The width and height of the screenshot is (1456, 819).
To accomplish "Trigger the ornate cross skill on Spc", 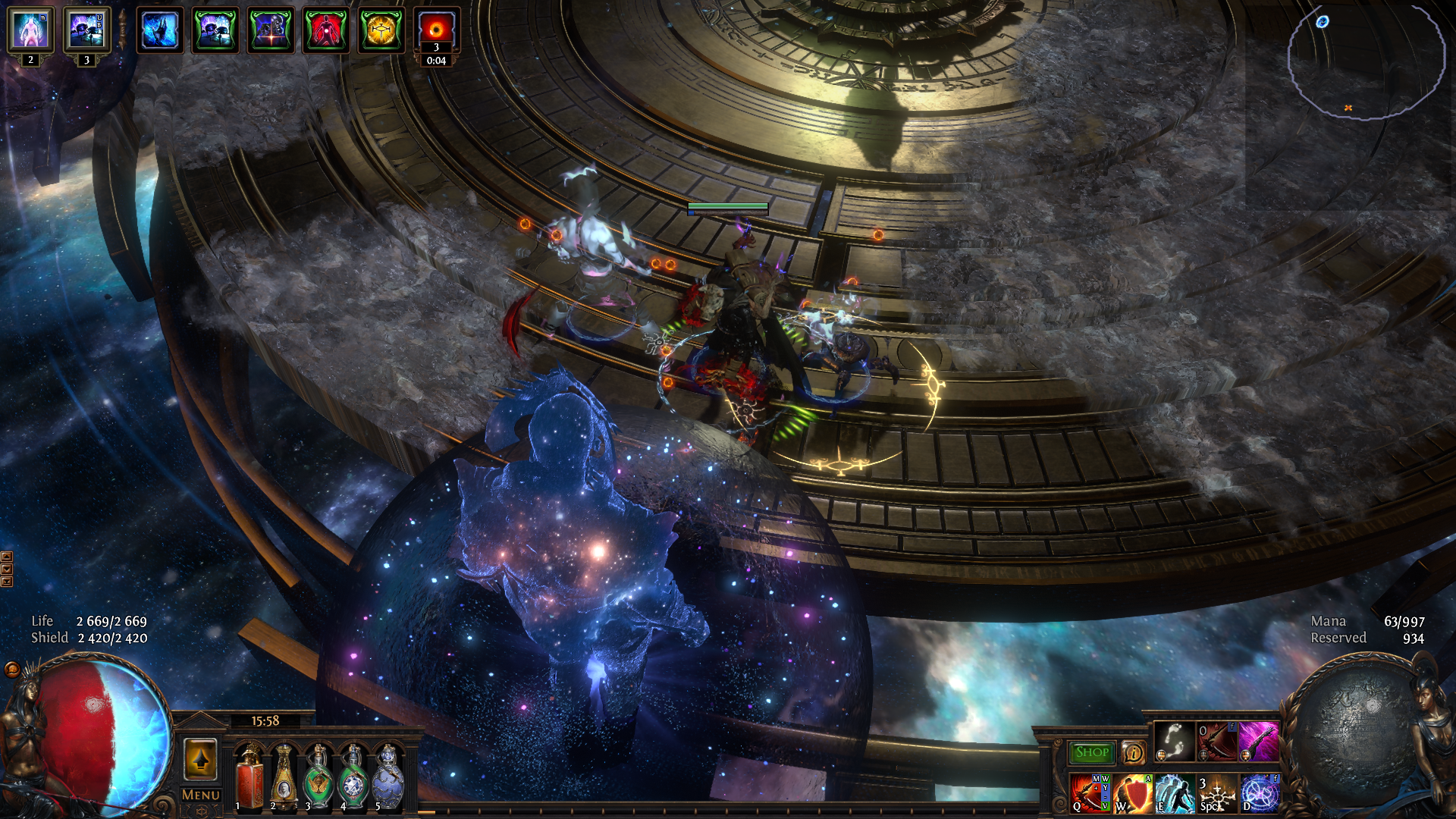I will click(1217, 792).
